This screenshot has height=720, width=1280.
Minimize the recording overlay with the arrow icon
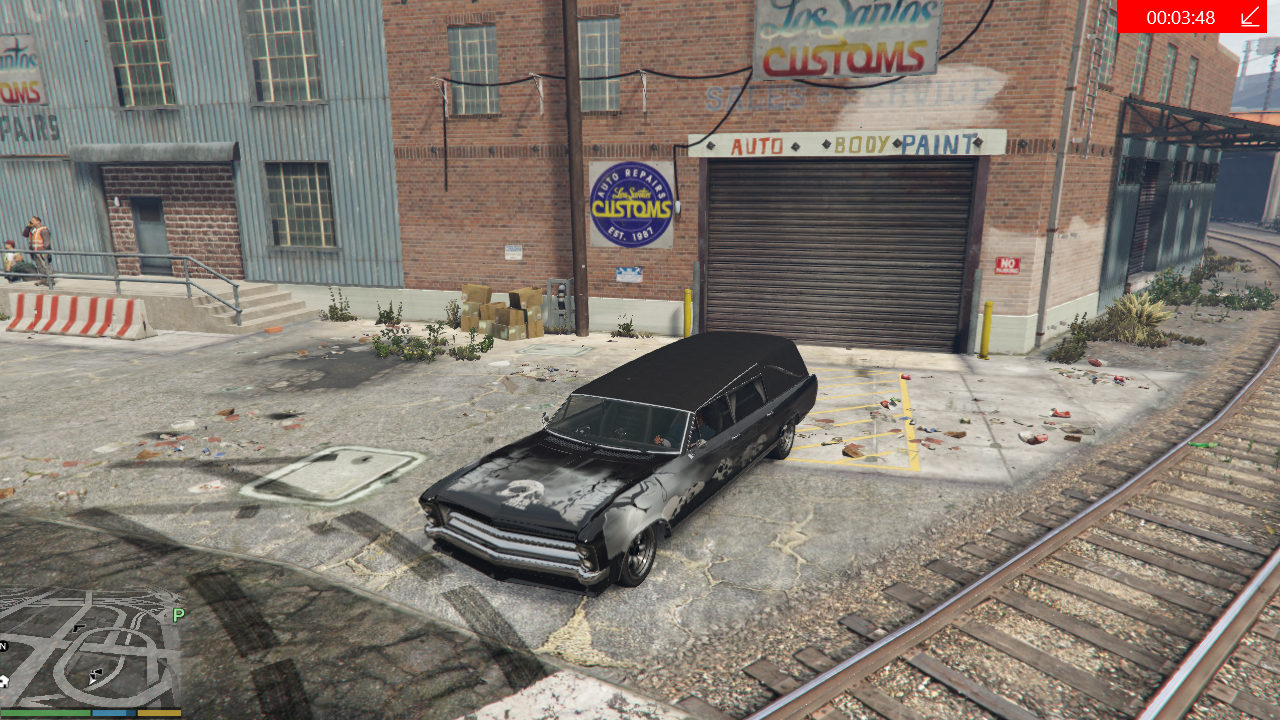click(x=1250, y=17)
